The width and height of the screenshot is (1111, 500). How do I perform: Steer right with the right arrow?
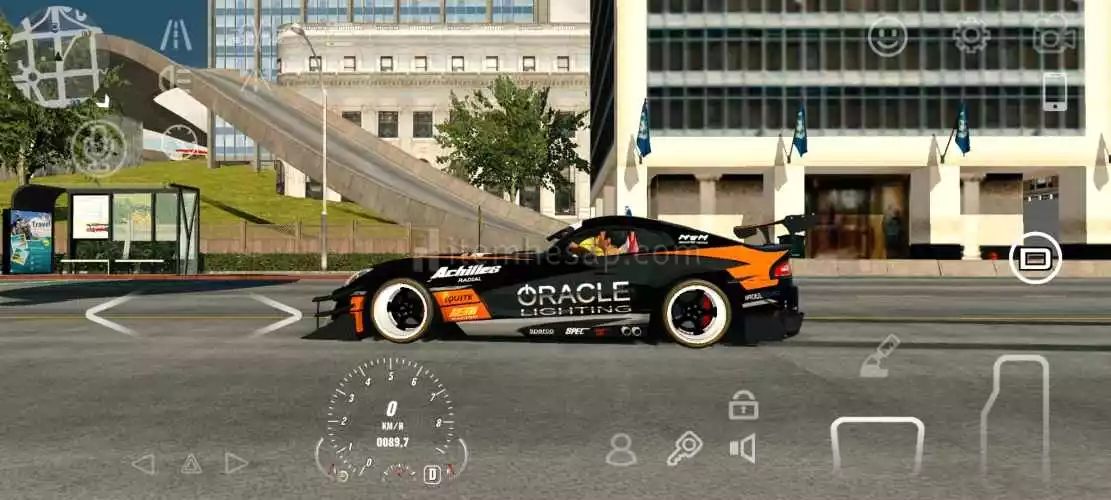coord(276,314)
